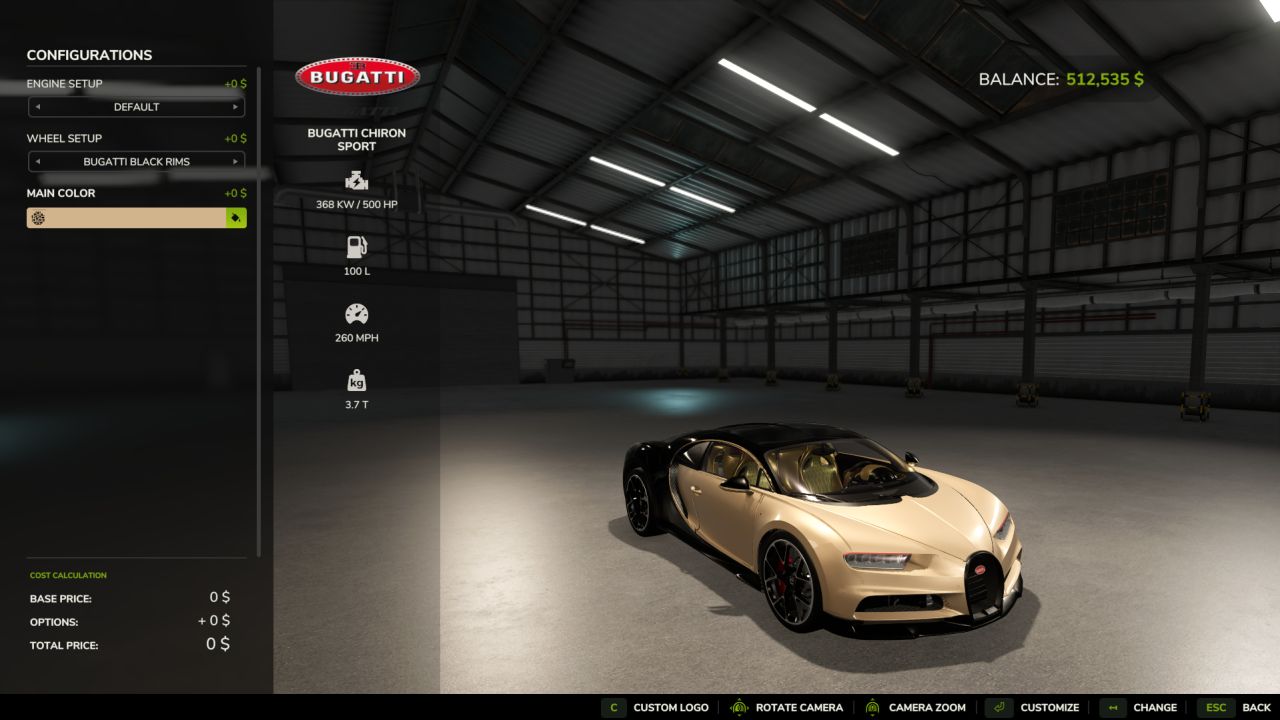Switch to previous wheel setup

pyautogui.click(x=38, y=161)
